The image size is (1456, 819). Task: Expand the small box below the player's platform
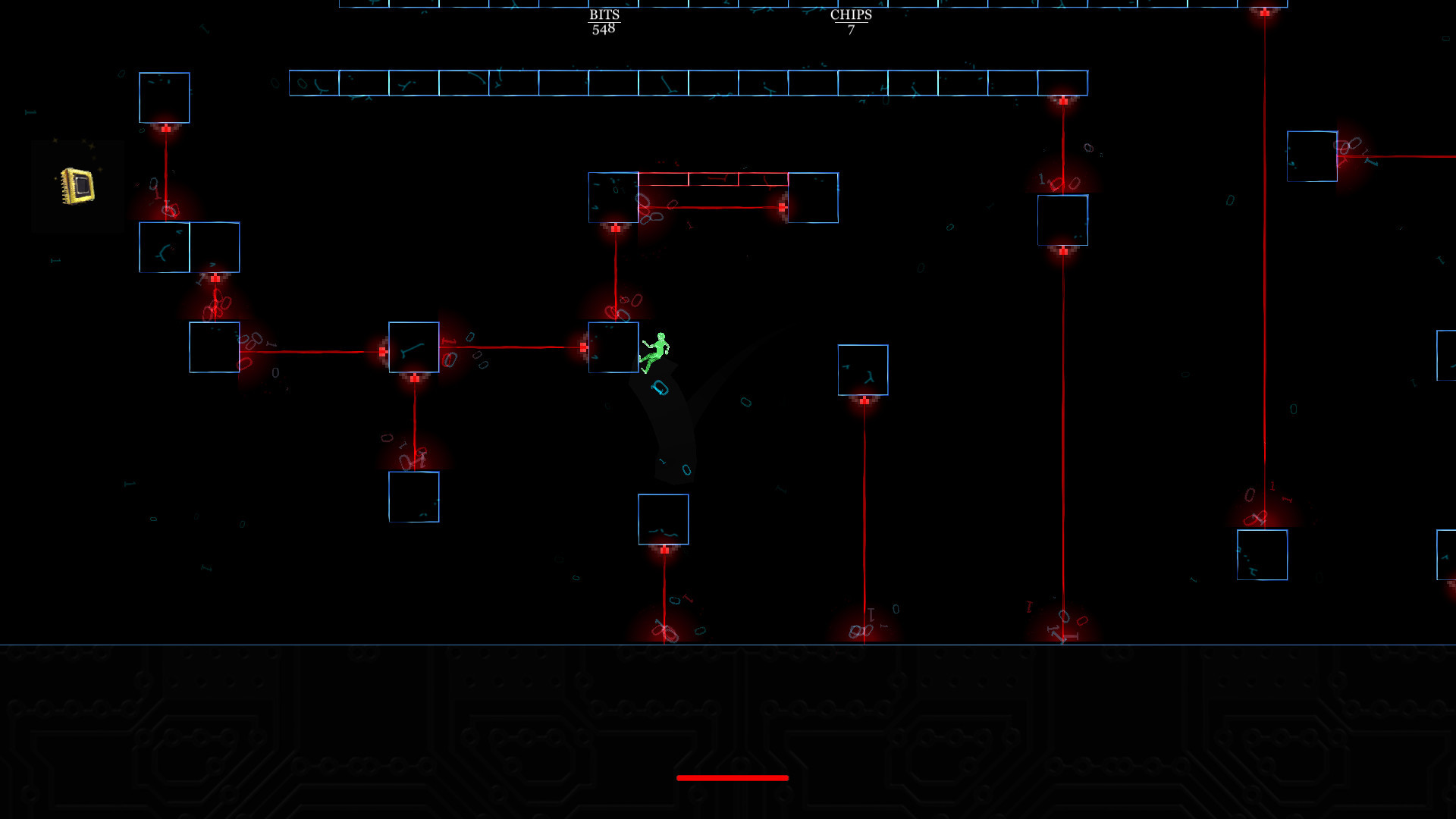tap(664, 519)
